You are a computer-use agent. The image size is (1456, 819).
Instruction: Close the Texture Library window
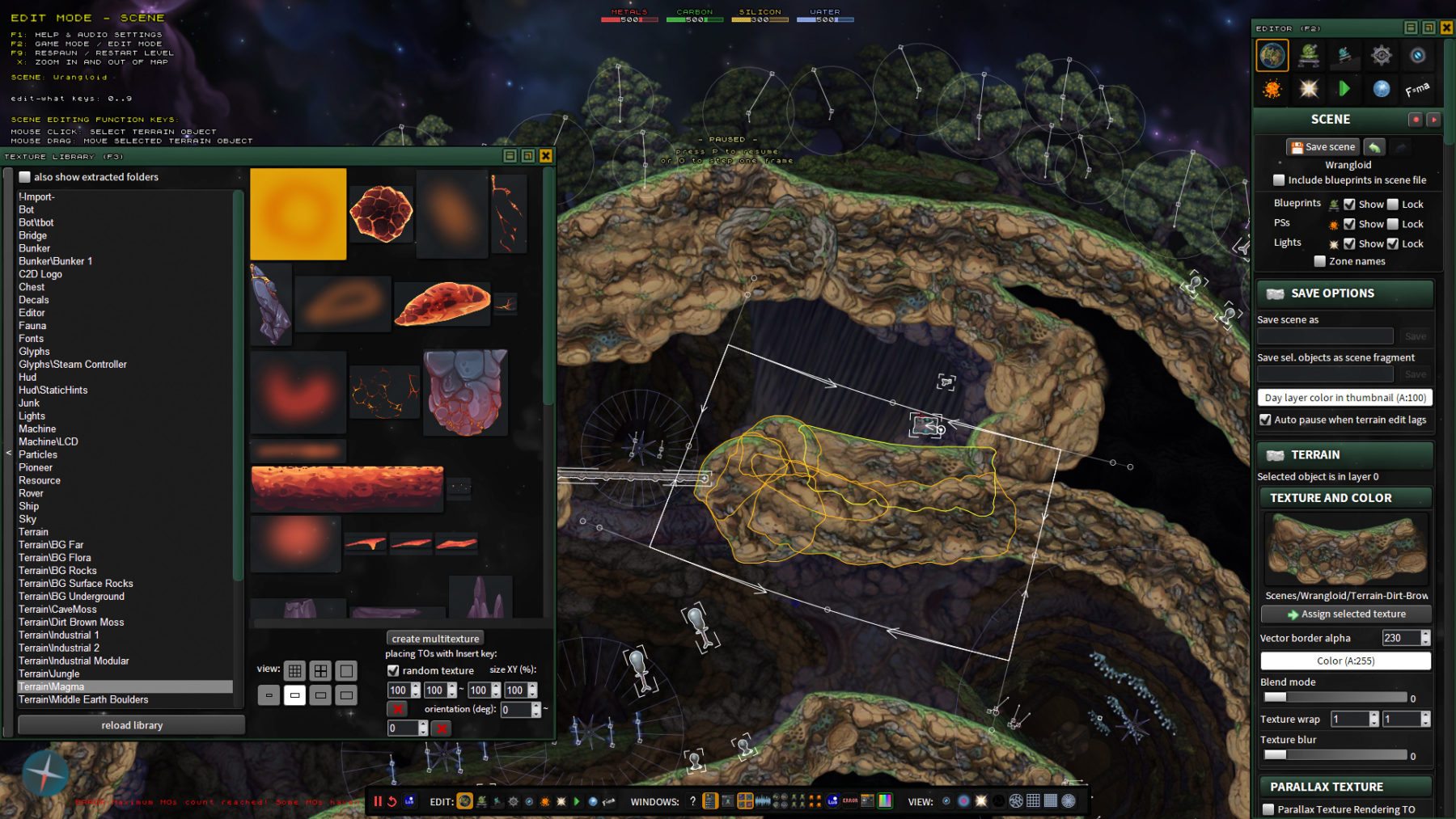coord(546,156)
